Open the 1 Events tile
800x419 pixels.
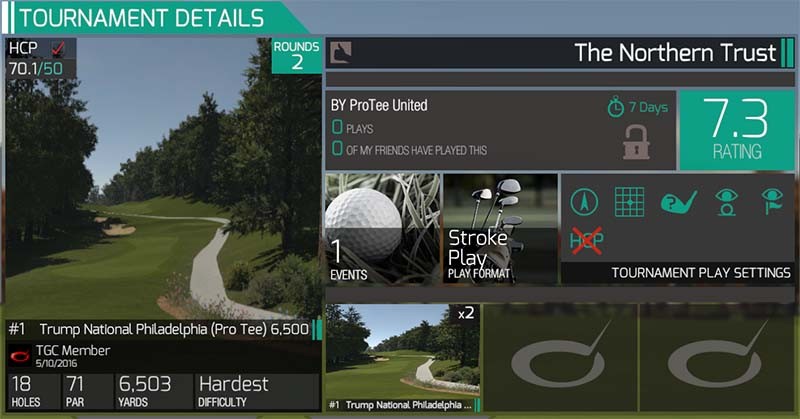tap(382, 228)
